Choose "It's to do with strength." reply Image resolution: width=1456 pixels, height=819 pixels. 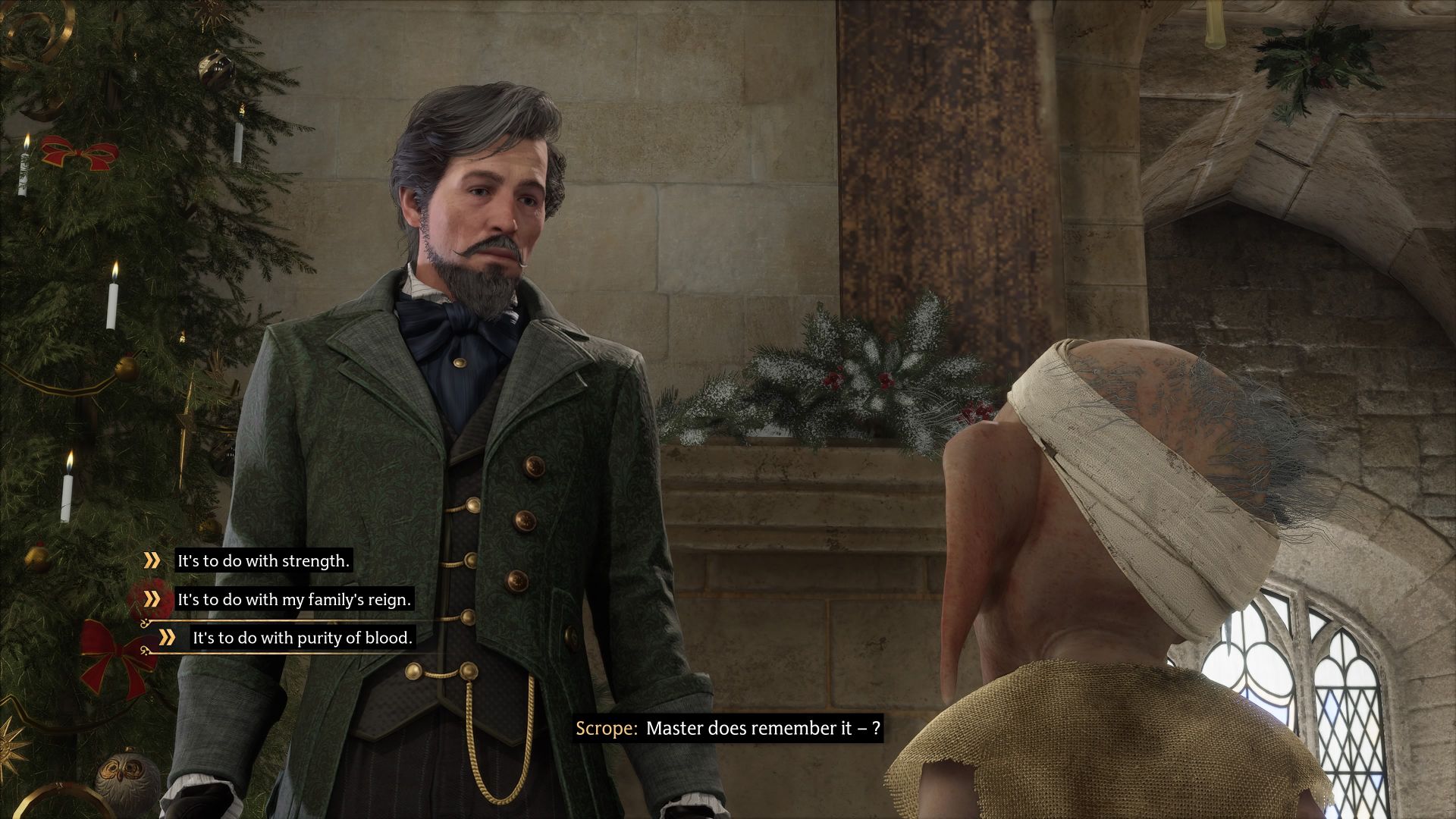pos(263,561)
